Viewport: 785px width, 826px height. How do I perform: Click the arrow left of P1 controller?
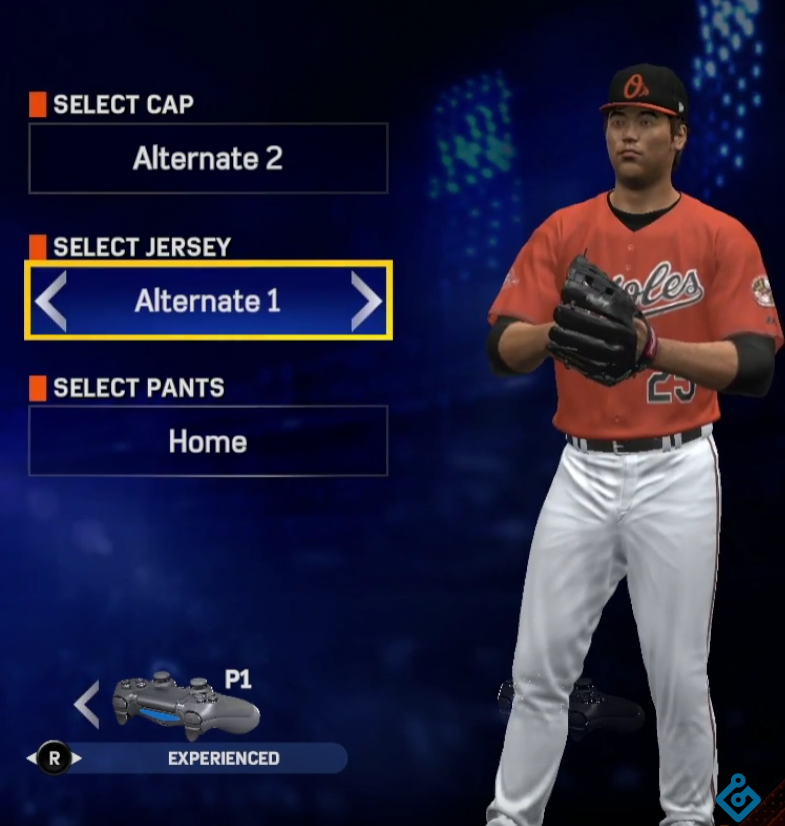click(87, 704)
